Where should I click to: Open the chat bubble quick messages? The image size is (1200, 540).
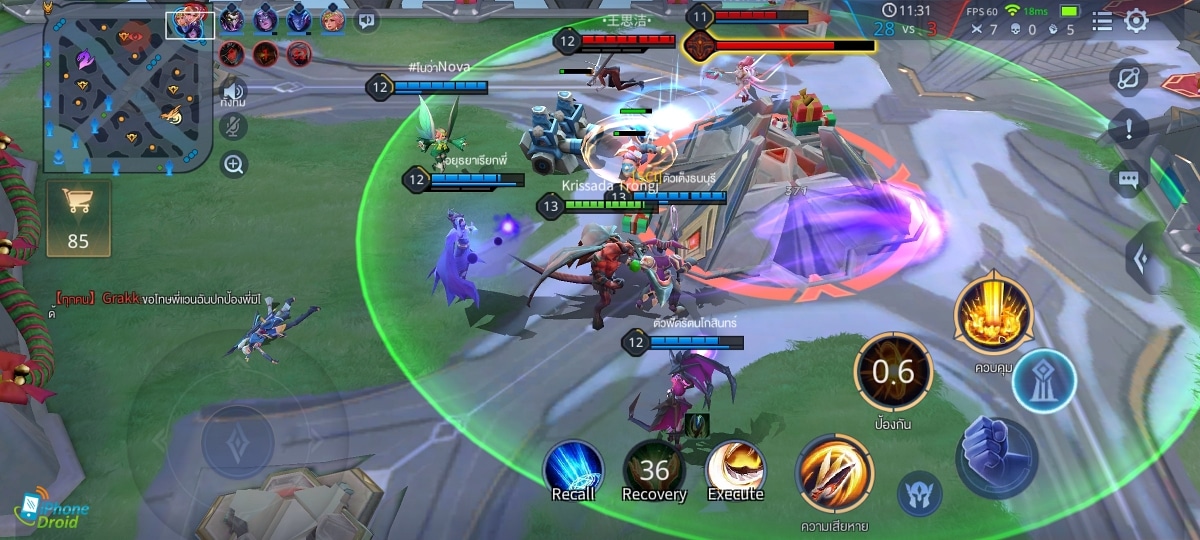pyautogui.click(x=1128, y=180)
